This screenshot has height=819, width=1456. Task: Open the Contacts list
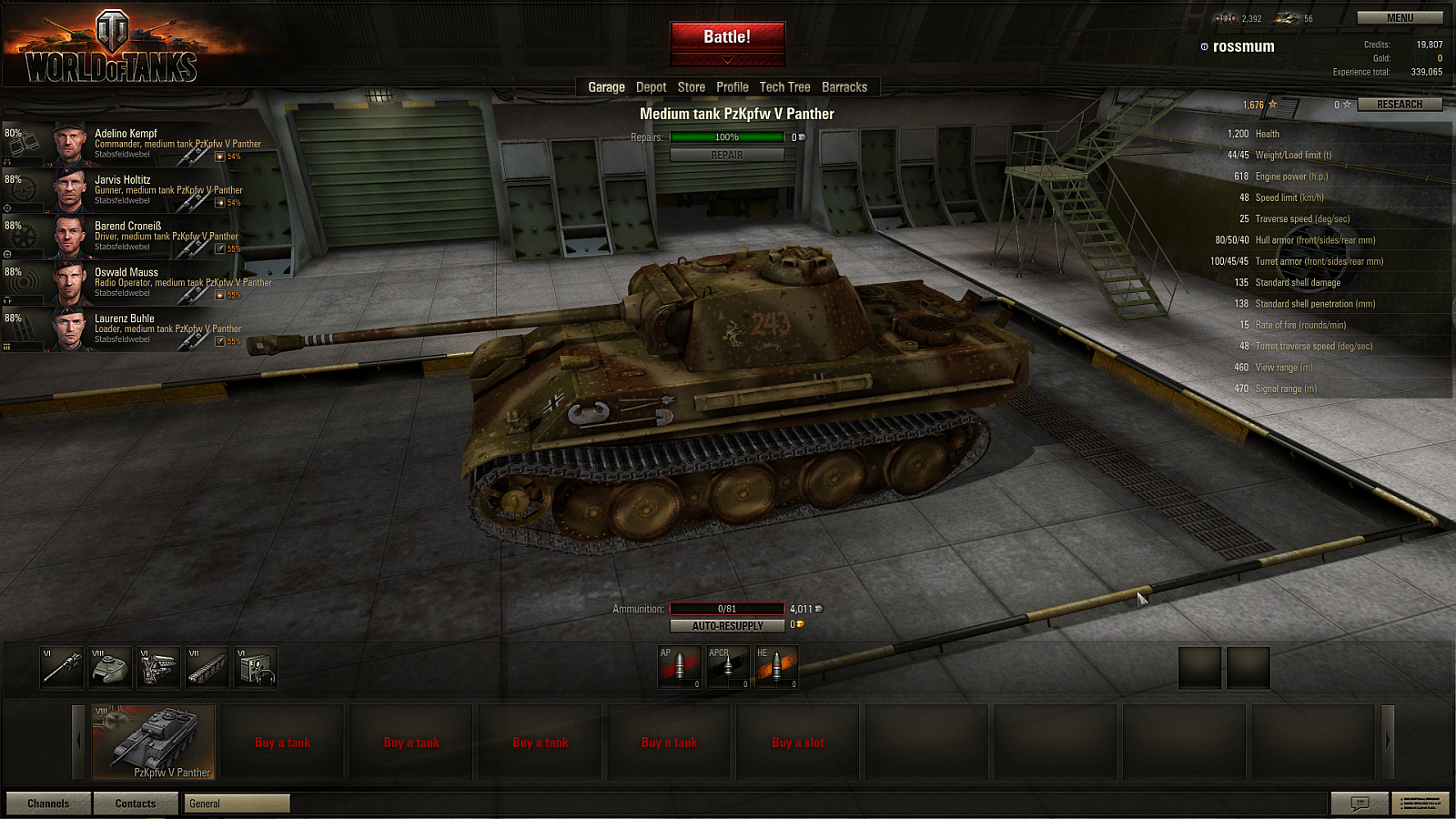(136, 804)
